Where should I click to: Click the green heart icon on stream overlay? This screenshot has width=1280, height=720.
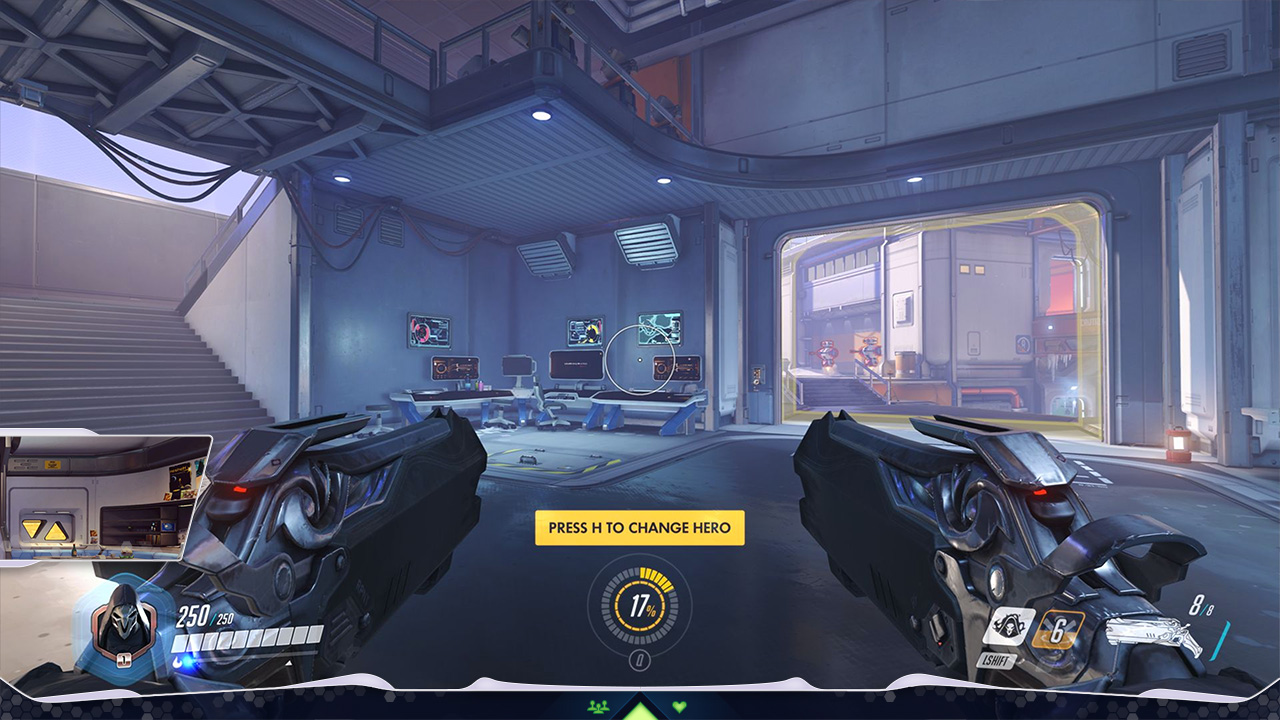click(680, 706)
